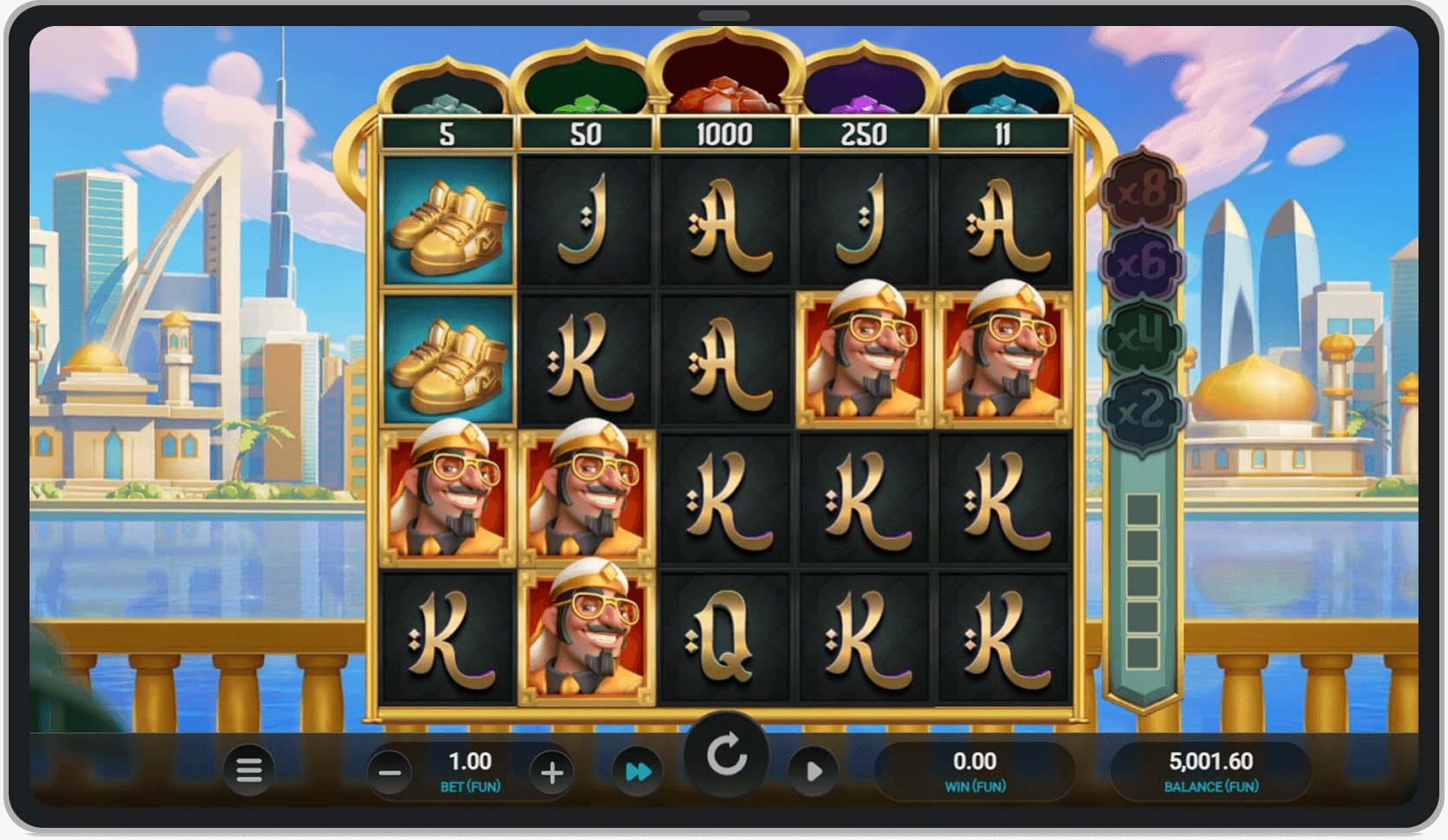1448x840 pixels.
Task: Open the game menu via hamburger icon
Action: click(248, 771)
